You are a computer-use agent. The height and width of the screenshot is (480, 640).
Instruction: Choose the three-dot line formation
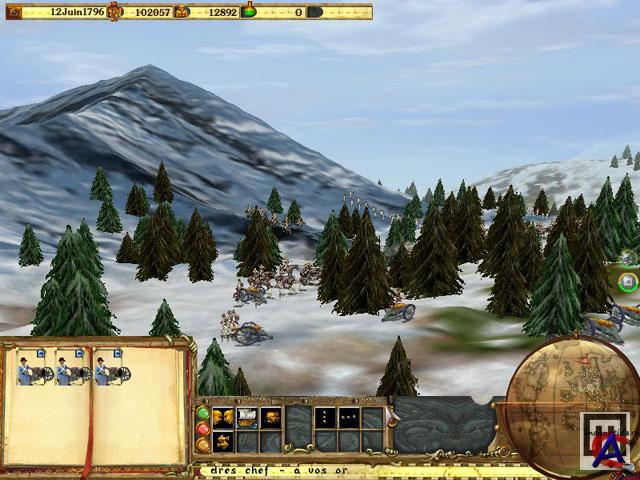(349, 417)
